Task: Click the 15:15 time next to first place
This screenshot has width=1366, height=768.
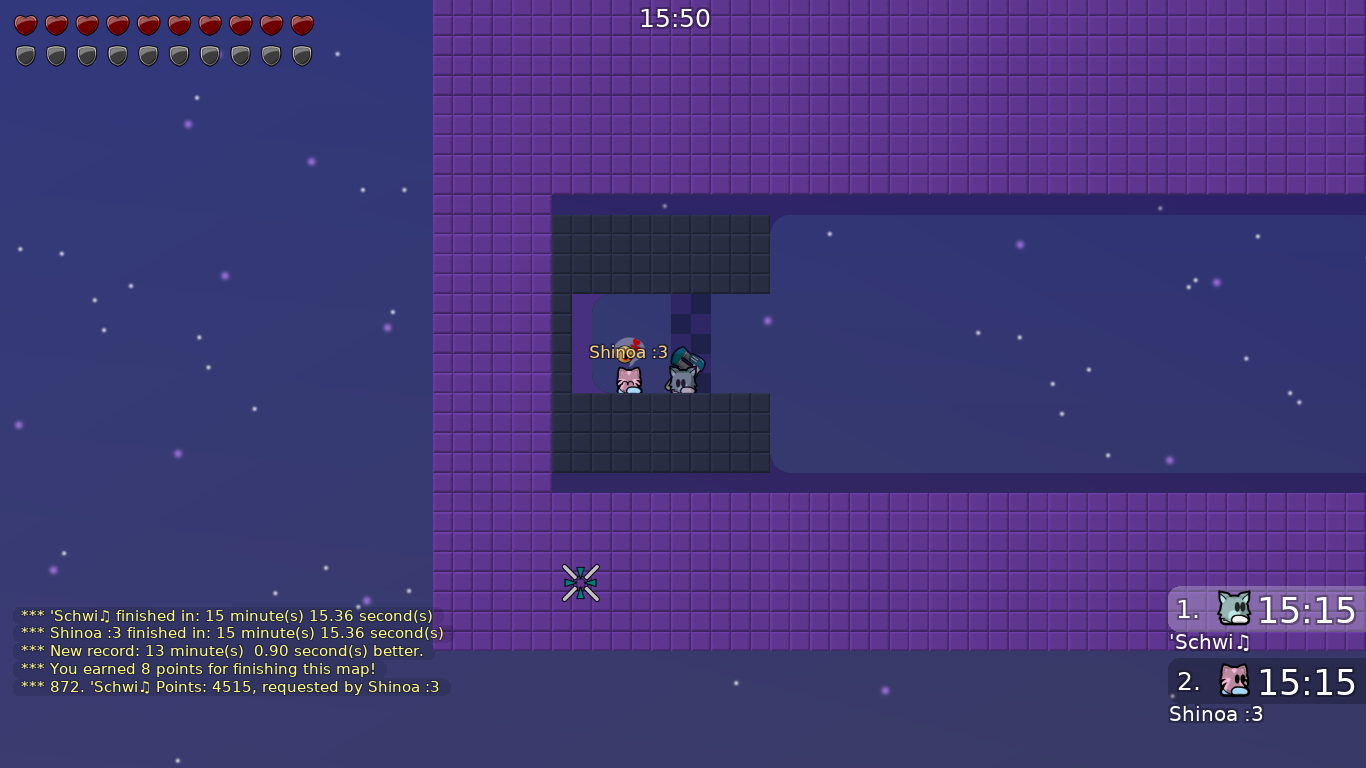Action: [1306, 610]
